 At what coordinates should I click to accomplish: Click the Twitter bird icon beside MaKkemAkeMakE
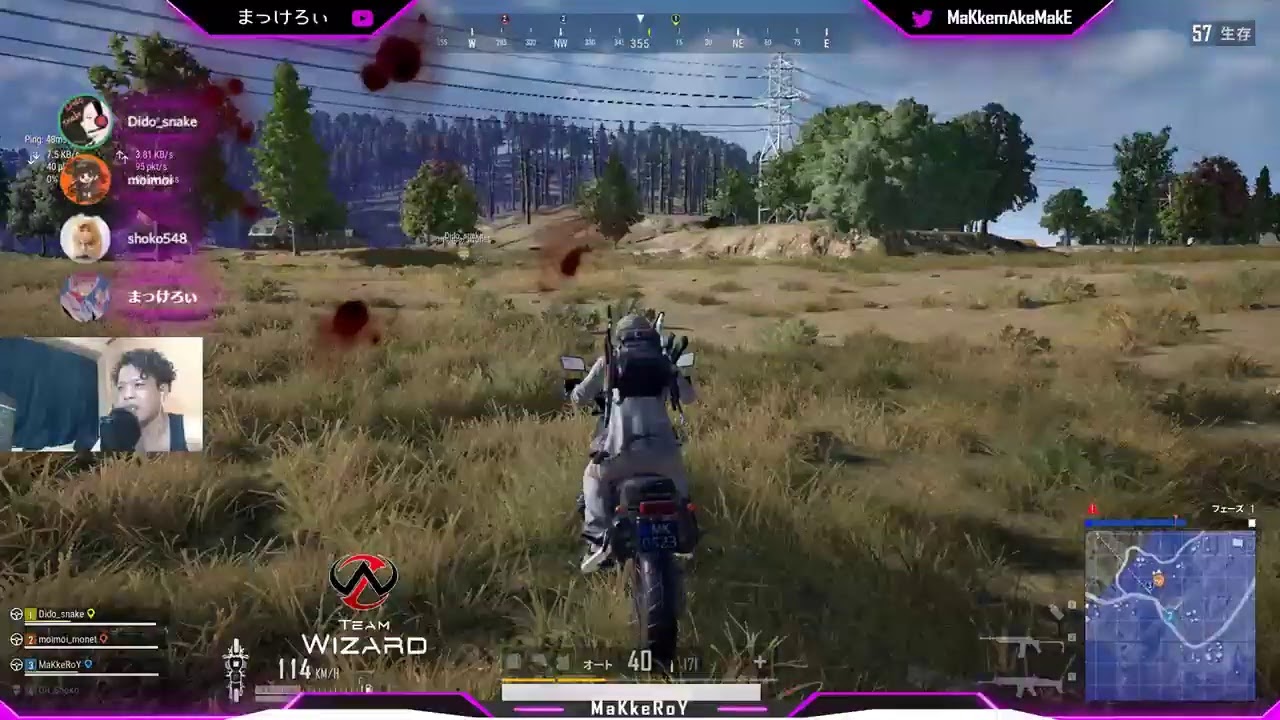pyautogui.click(x=920, y=18)
